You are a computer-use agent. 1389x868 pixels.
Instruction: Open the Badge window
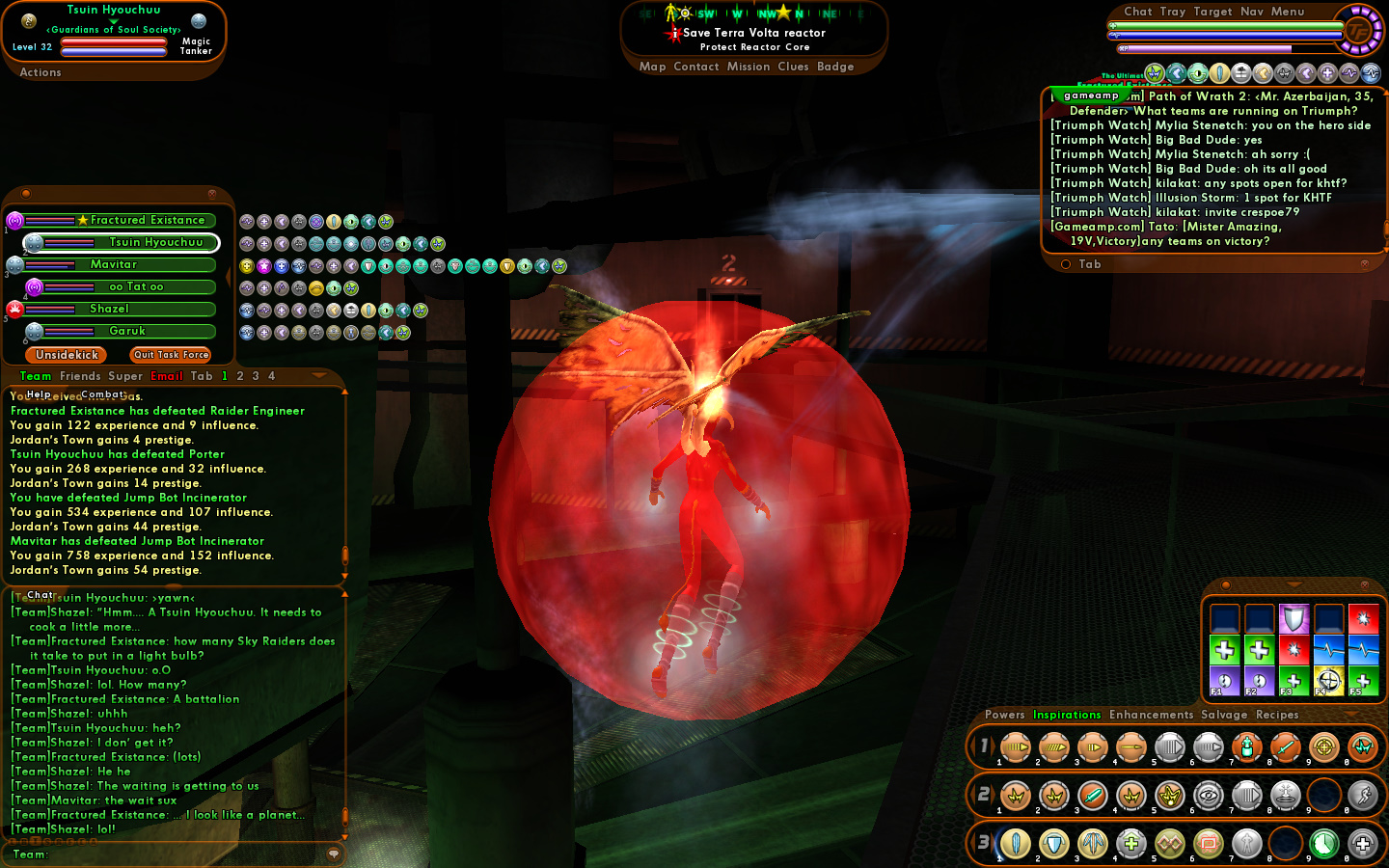(x=835, y=67)
